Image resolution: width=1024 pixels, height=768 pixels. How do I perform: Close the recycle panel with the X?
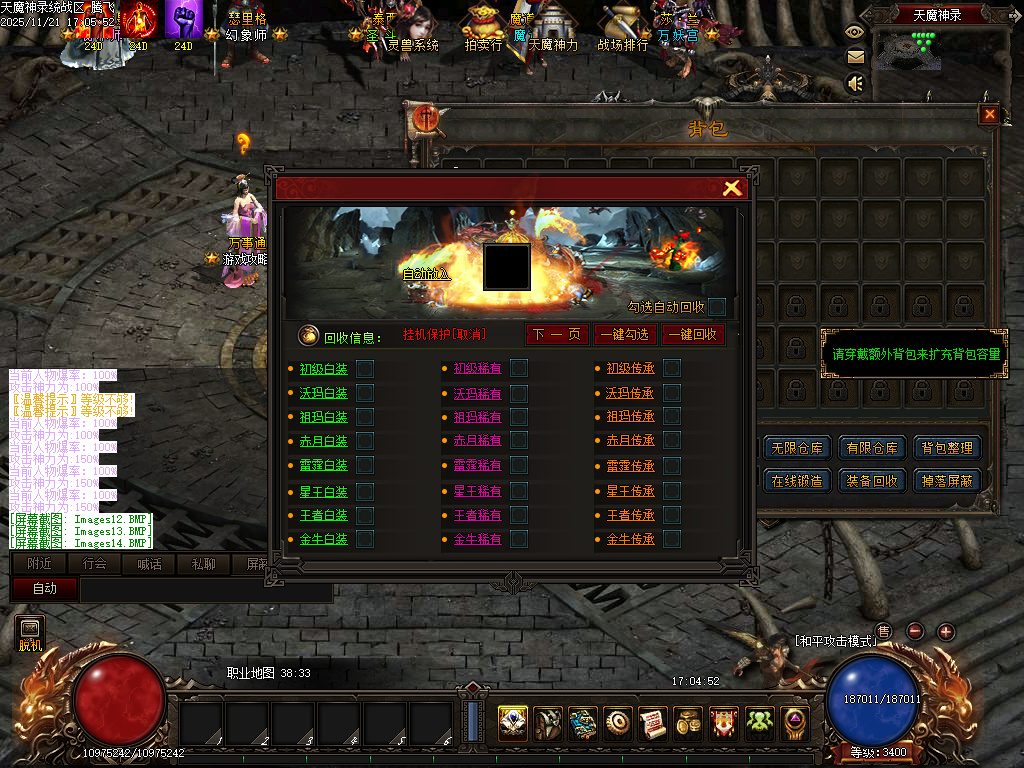732,188
